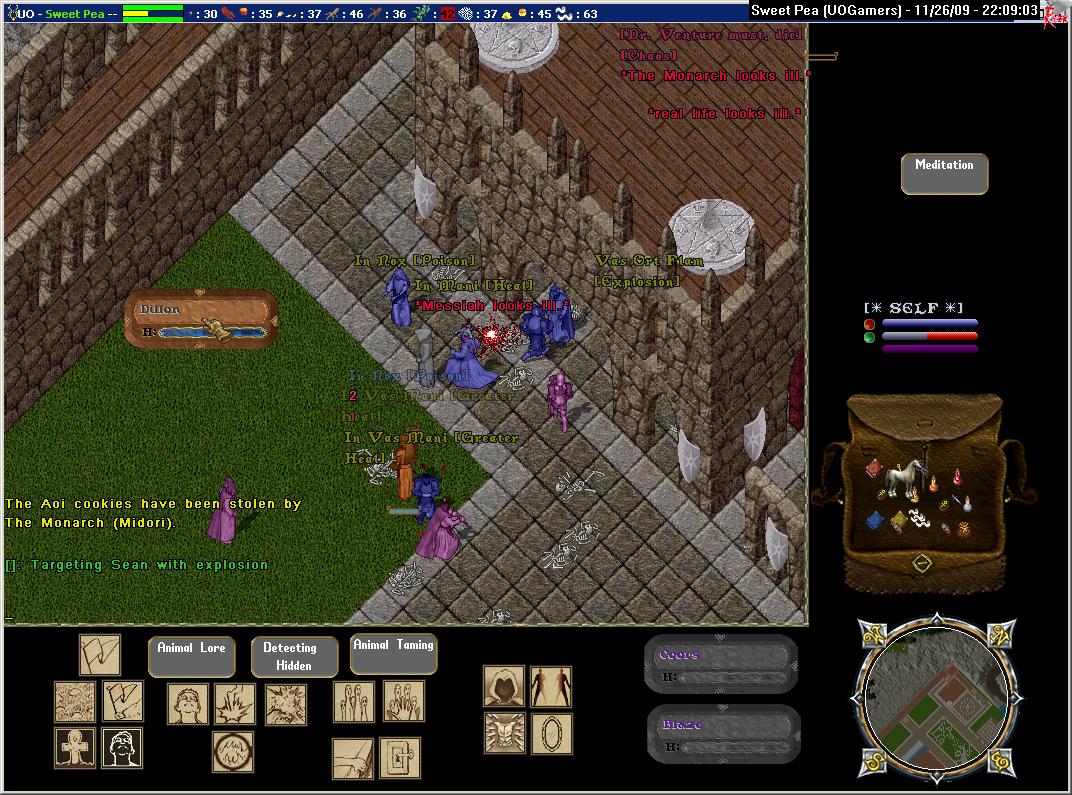Cast the lock and key spell icon

click(x=400, y=758)
